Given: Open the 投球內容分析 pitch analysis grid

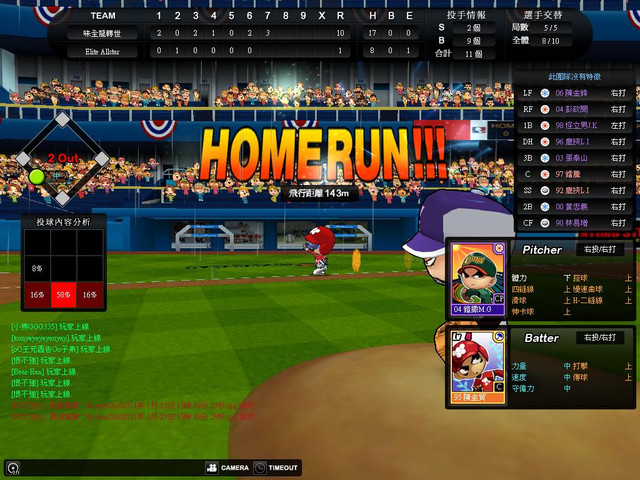Looking at the screenshot, I should (63, 268).
